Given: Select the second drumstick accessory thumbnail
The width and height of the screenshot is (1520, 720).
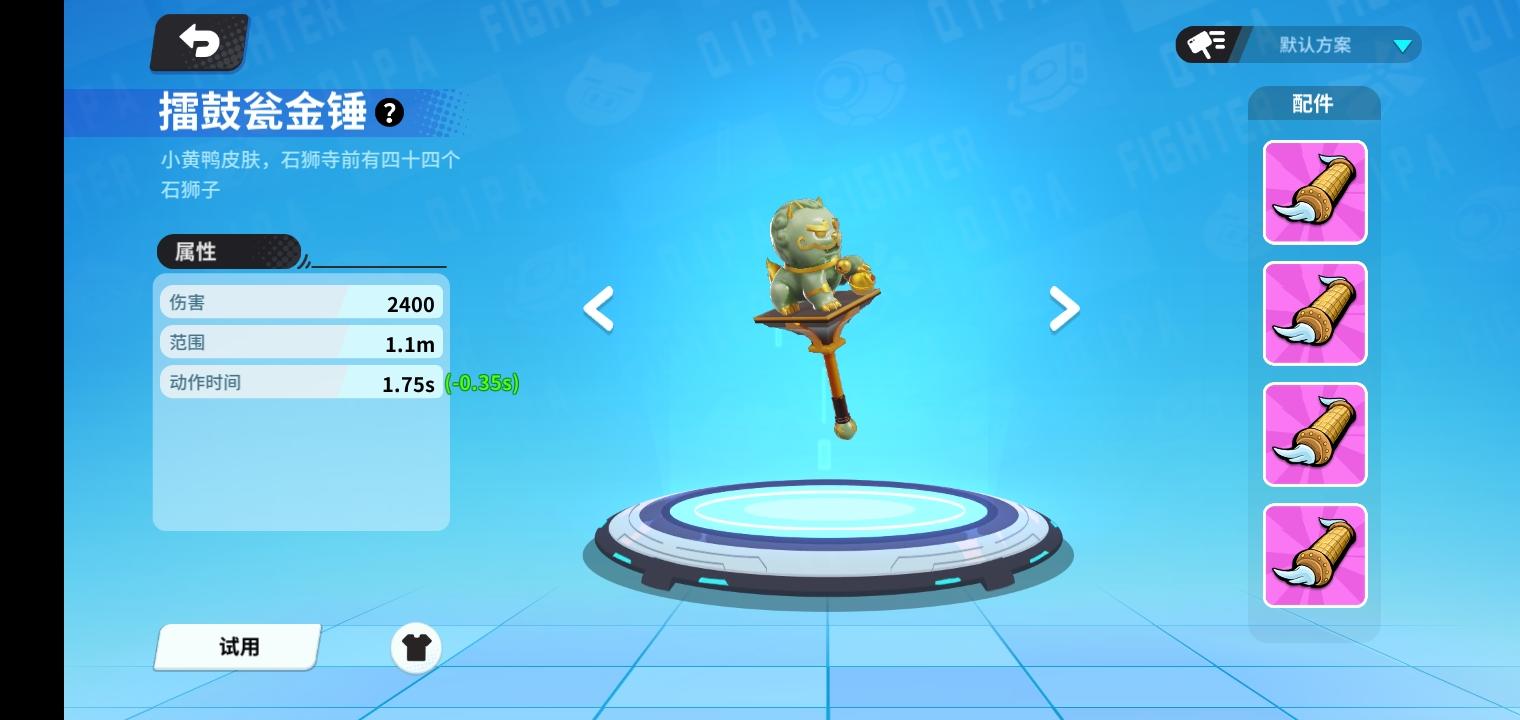Looking at the screenshot, I should [x=1314, y=313].
